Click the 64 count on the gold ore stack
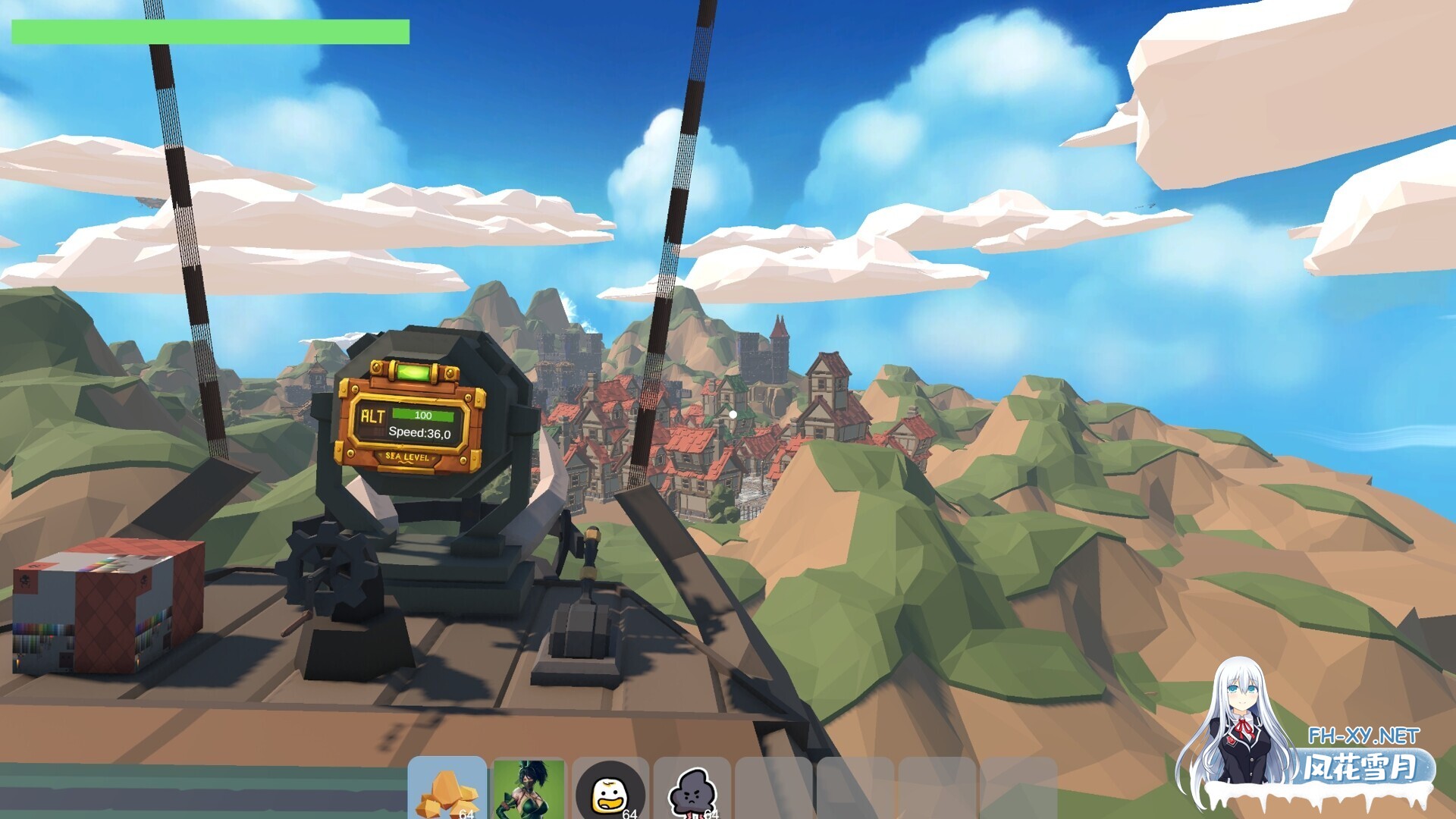 point(466,814)
